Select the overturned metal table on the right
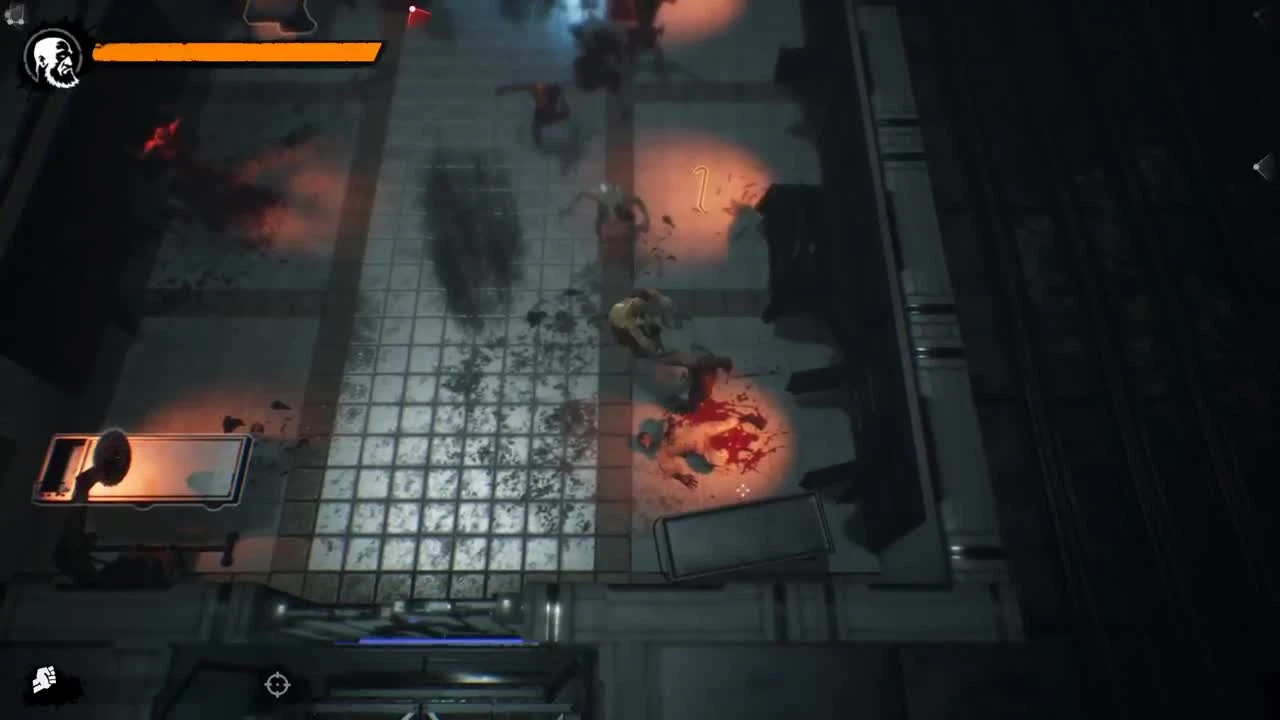 pyautogui.click(x=745, y=540)
